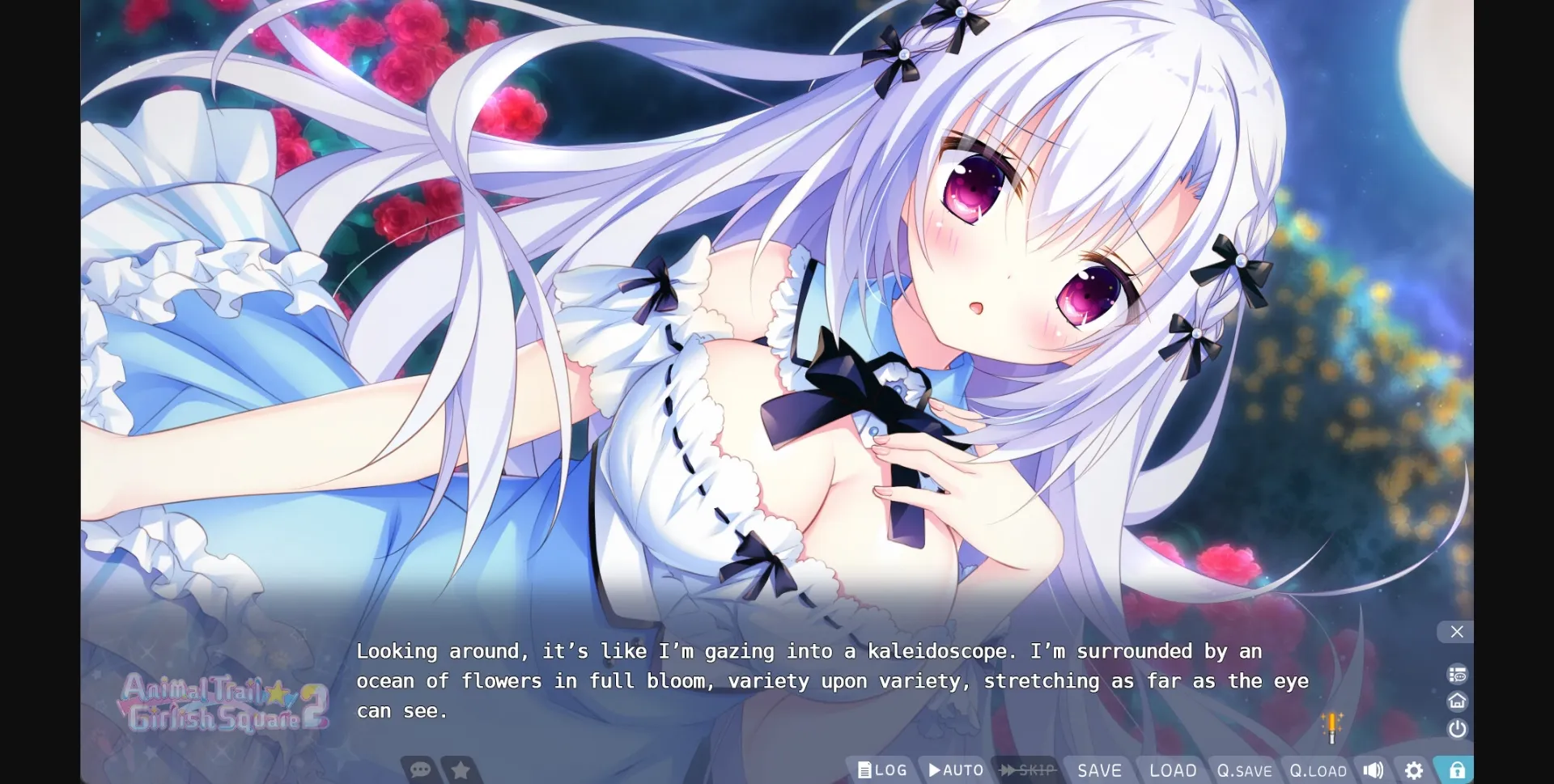Viewport: 1554px width, 784px height.
Task: Perform a quick save with Q.SAVE
Action: click(1246, 769)
